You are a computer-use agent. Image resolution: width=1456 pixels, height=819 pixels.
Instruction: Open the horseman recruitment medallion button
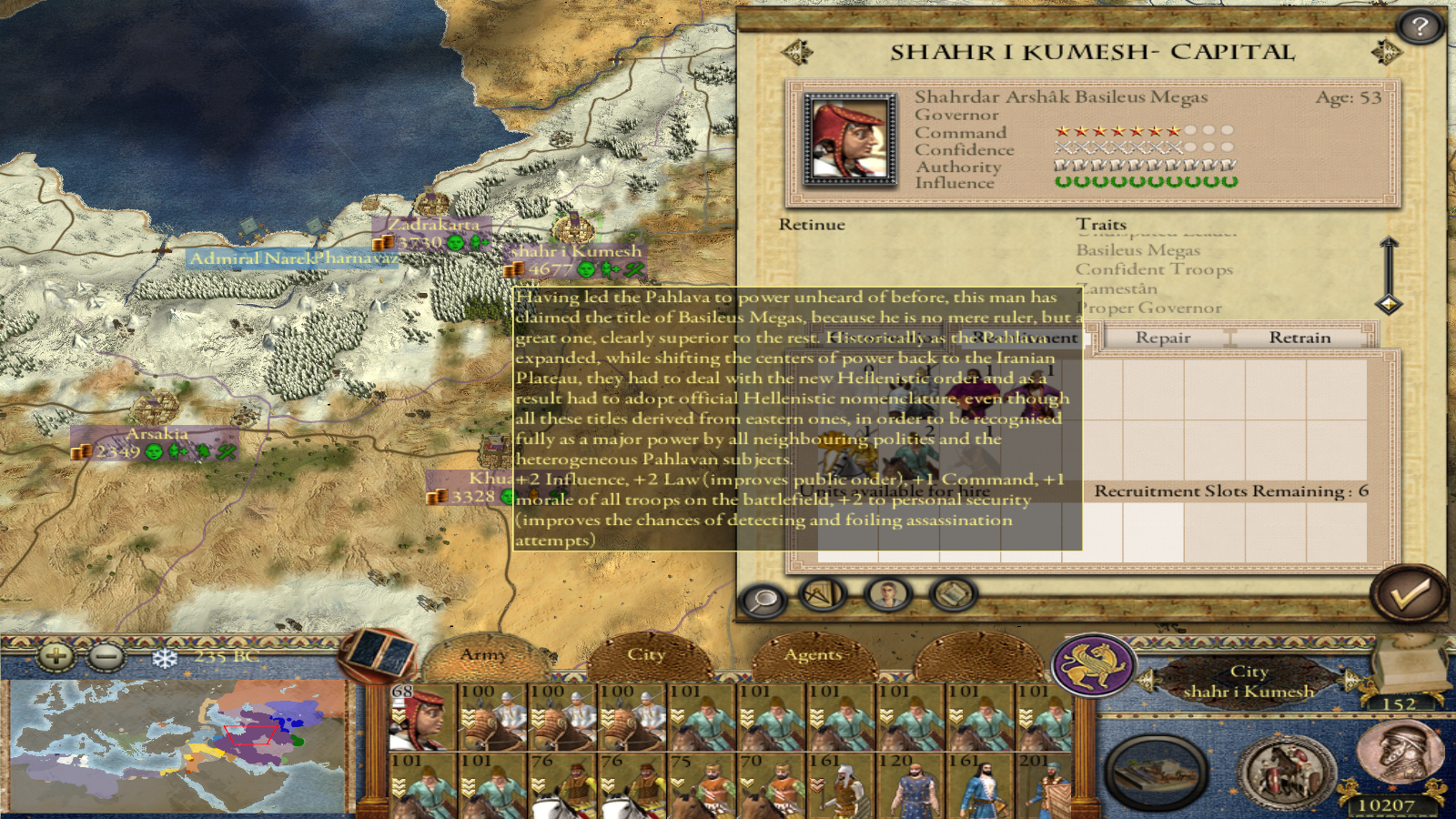1287,773
